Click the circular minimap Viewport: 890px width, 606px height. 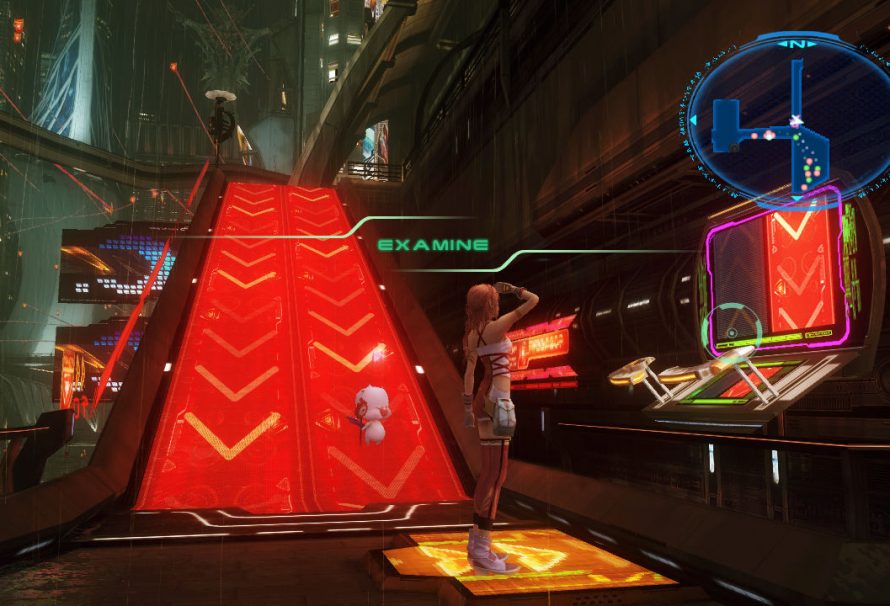pos(788,120)
